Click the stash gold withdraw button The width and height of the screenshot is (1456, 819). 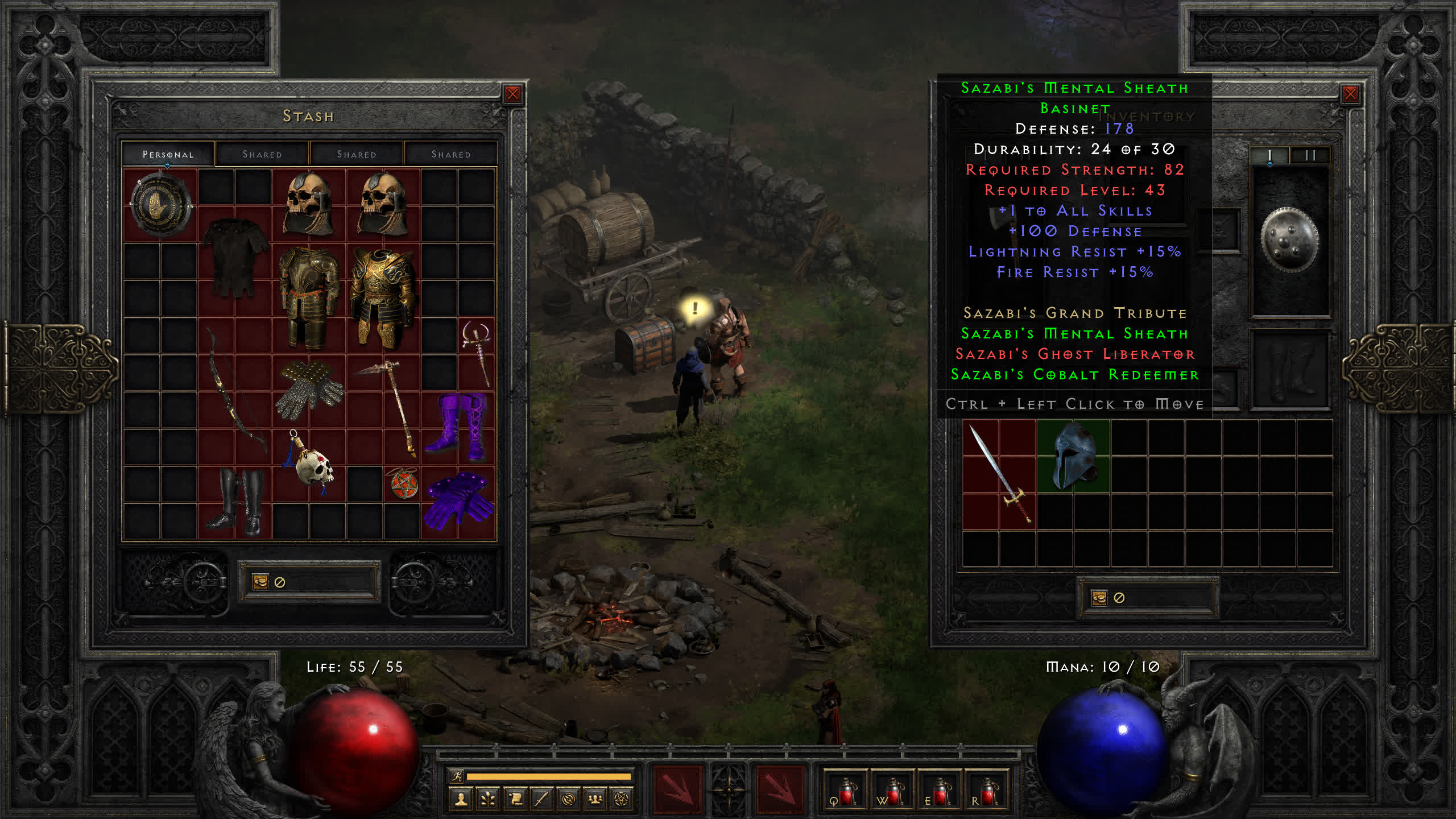(260, 582)
